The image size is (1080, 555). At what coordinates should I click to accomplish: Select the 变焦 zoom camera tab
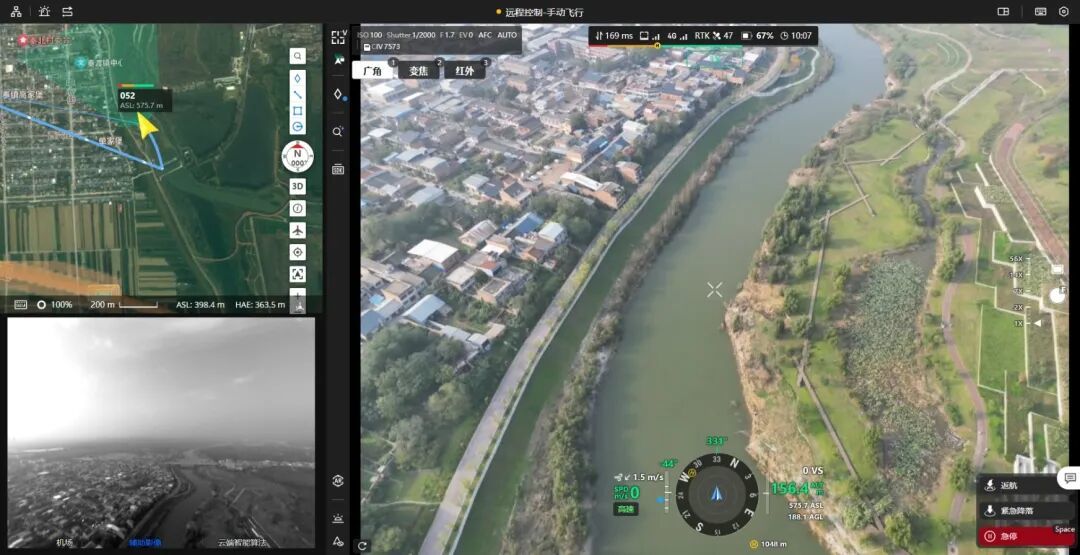point(418,71)
